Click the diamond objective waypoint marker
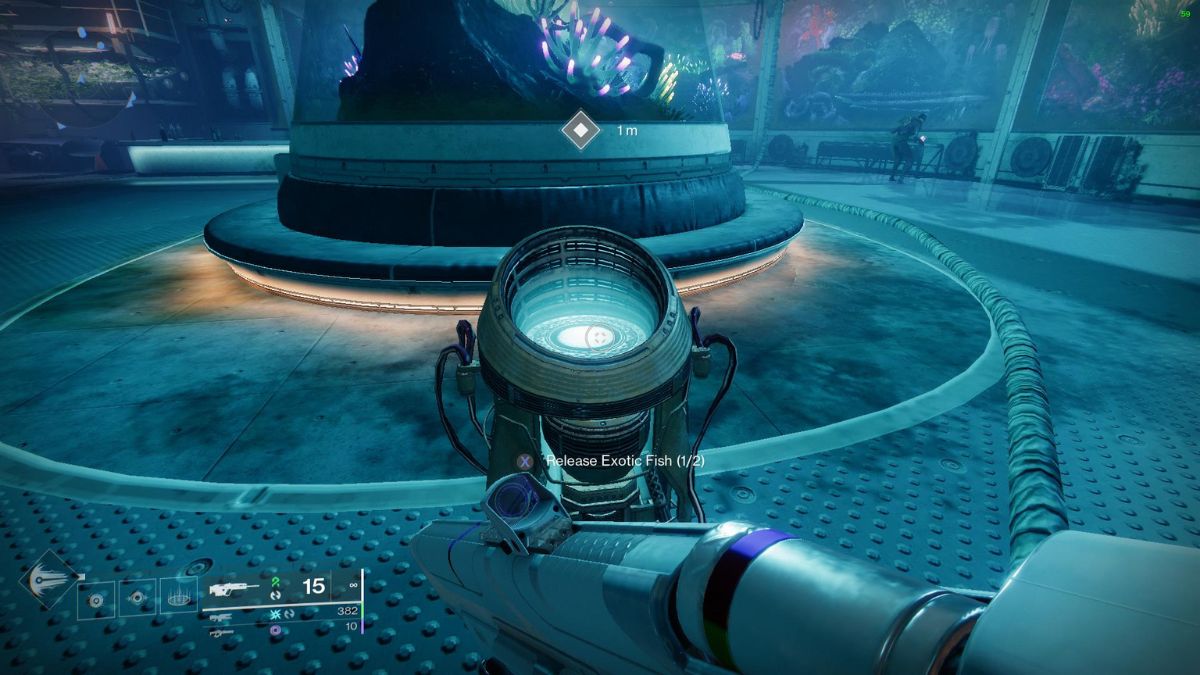The image size is (1200, 675). click(579, 130)
